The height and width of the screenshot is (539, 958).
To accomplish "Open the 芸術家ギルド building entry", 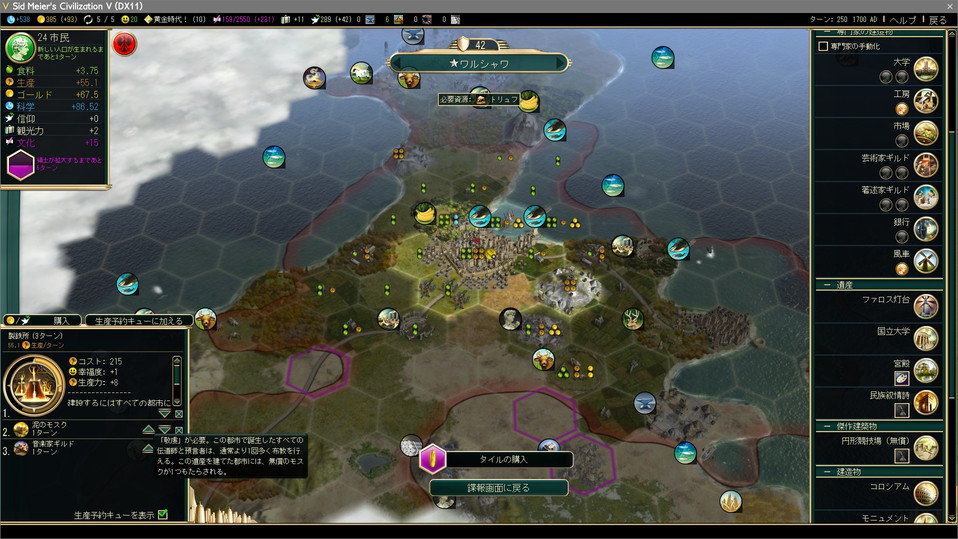I will click(926, 164).
